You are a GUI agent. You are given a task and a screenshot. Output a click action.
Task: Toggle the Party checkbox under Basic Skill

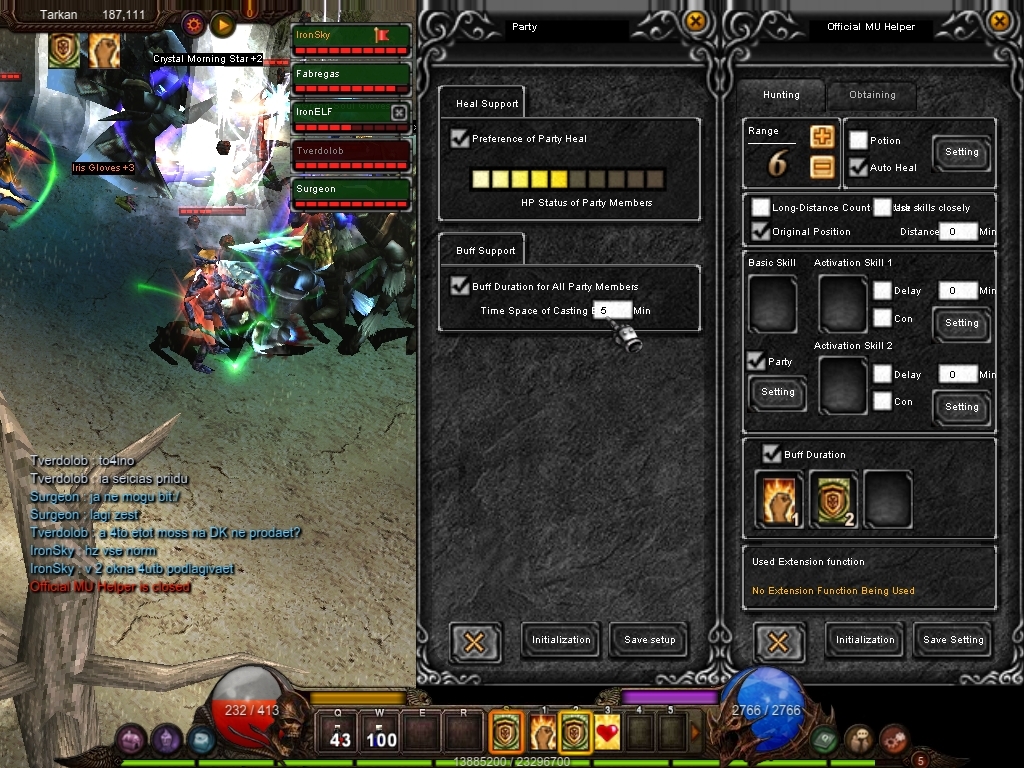pos(757,361)
